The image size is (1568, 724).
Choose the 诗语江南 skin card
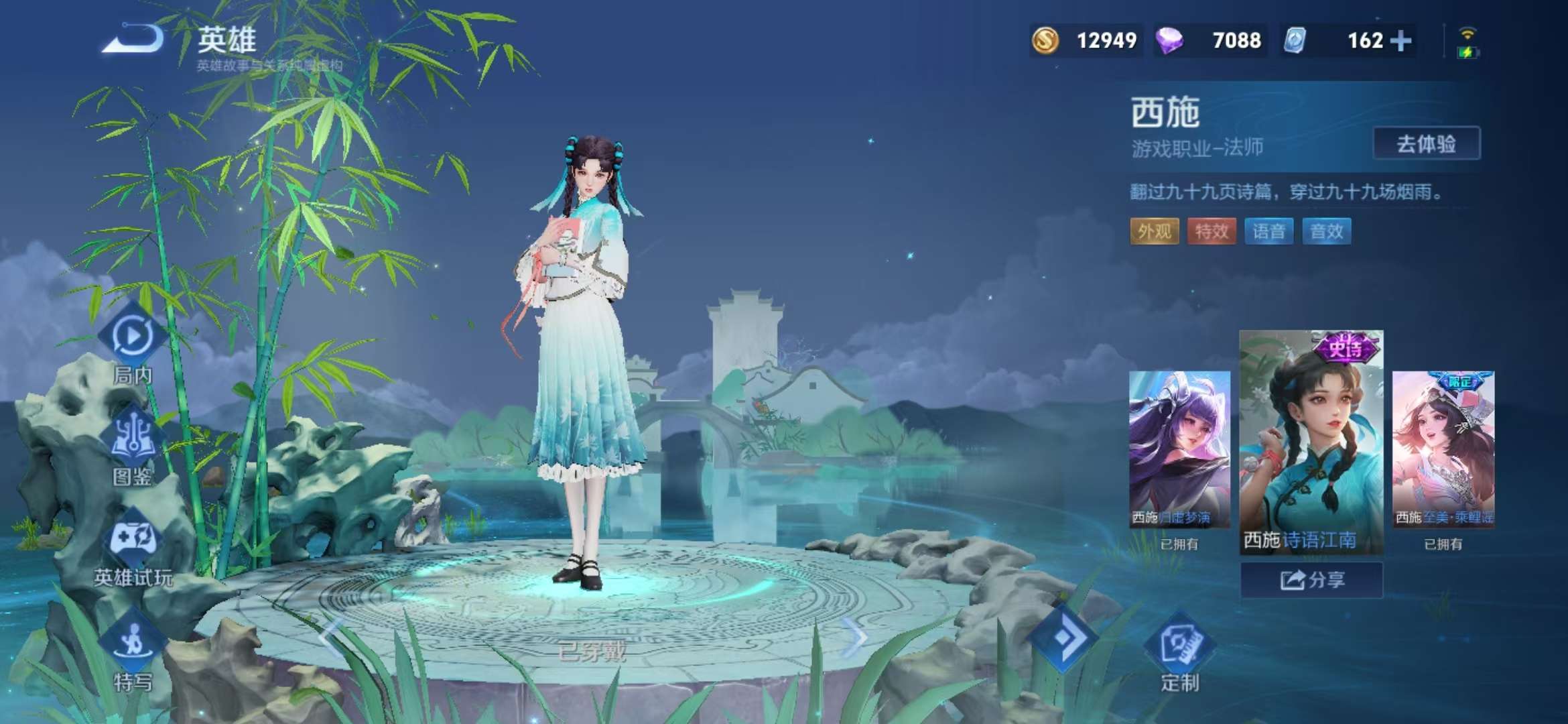tap(1311, 441)
